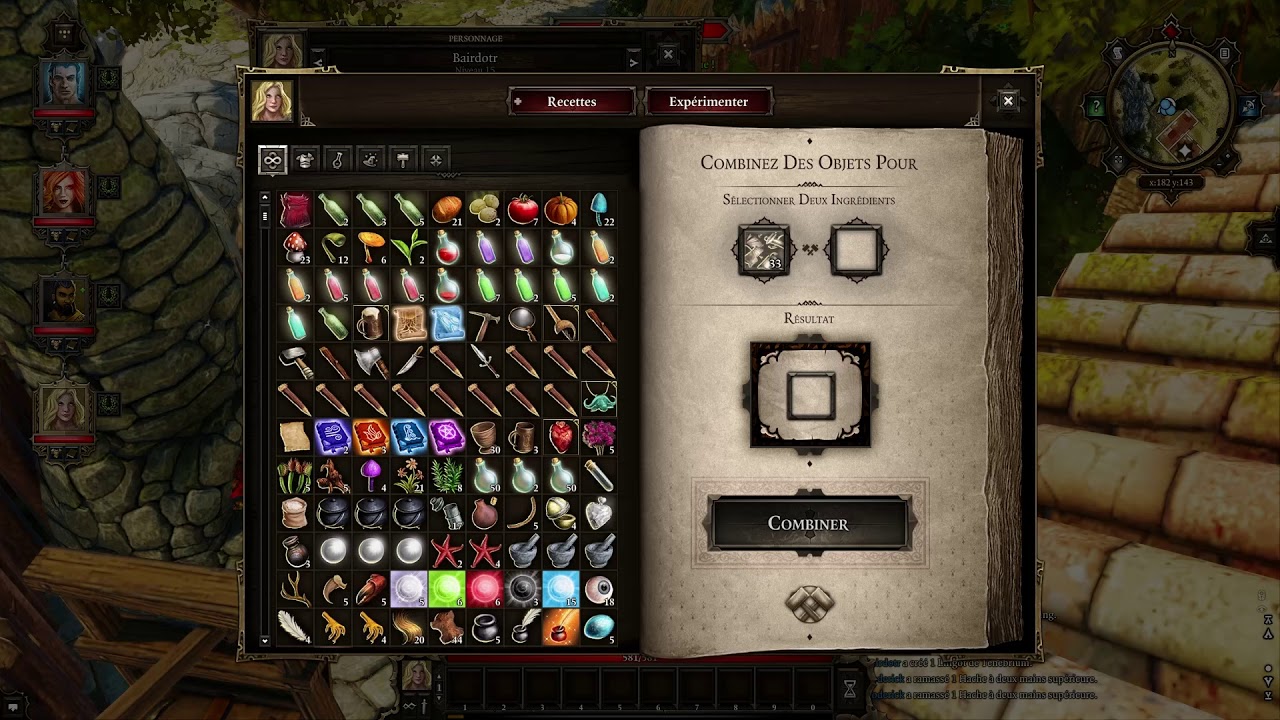The width and height of the screenshot is (1280, 720).
Task: Show all items with the infinity filter
Action: (x=272, y=160)
